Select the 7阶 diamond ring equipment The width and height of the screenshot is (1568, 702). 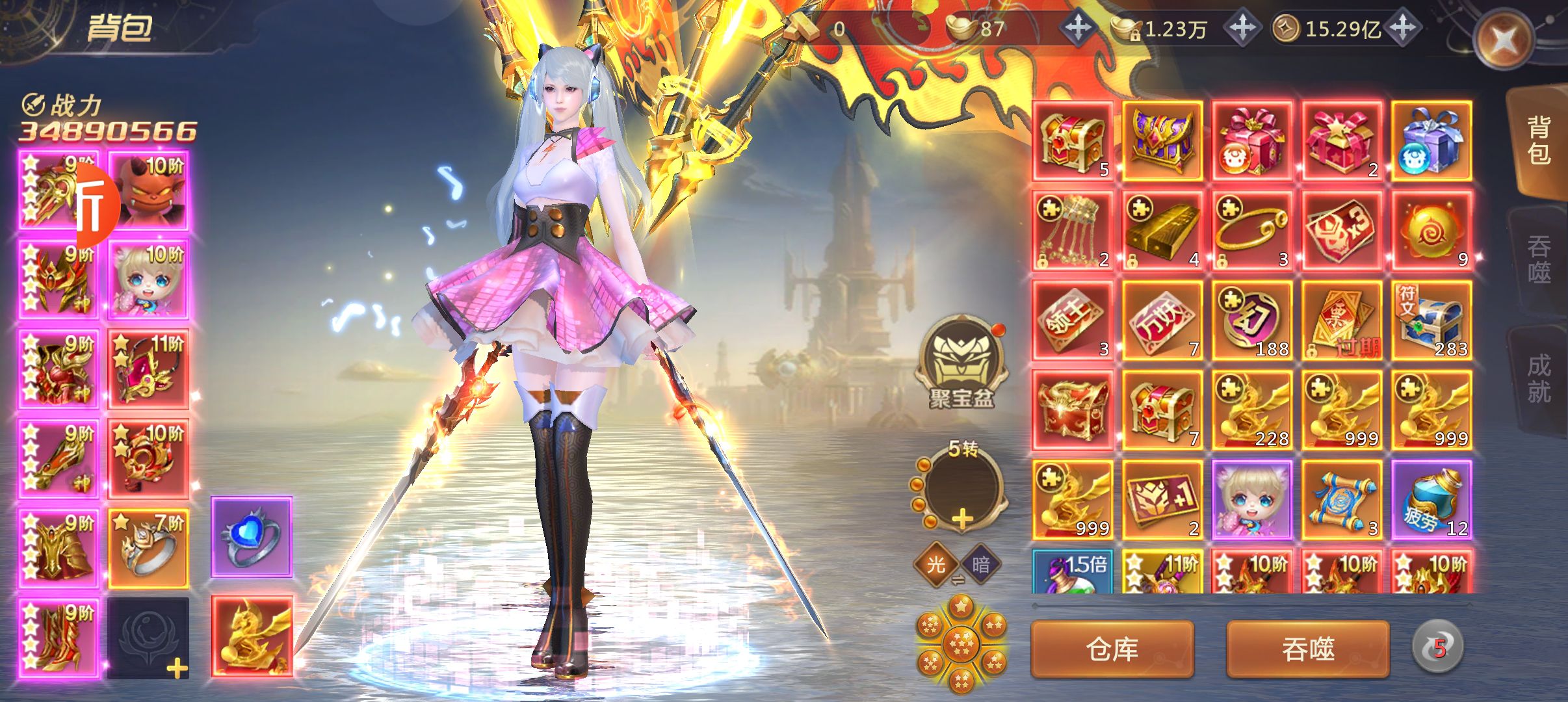tap(148, 549)
